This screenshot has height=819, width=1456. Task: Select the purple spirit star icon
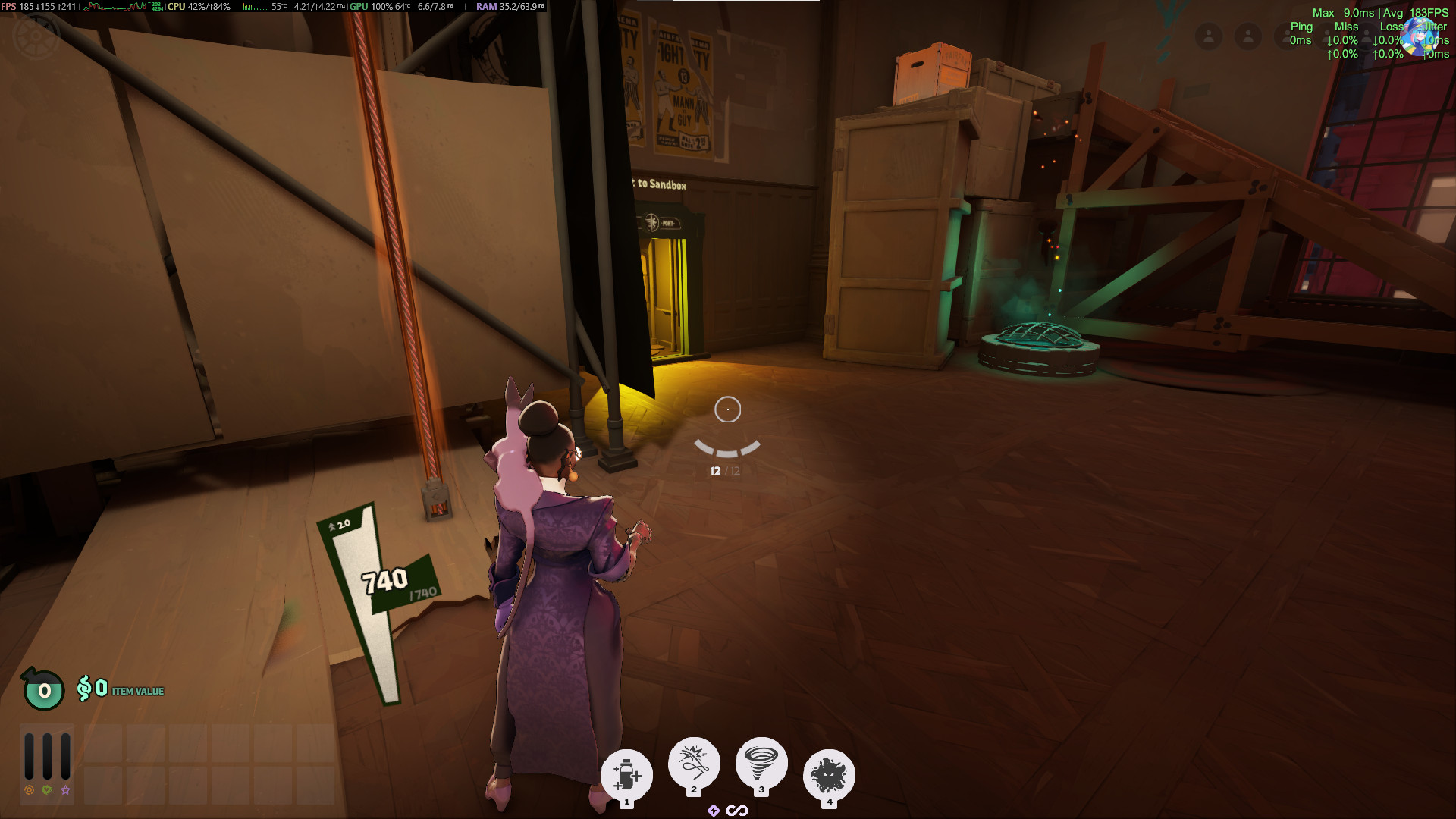click(x=66, y=790)
